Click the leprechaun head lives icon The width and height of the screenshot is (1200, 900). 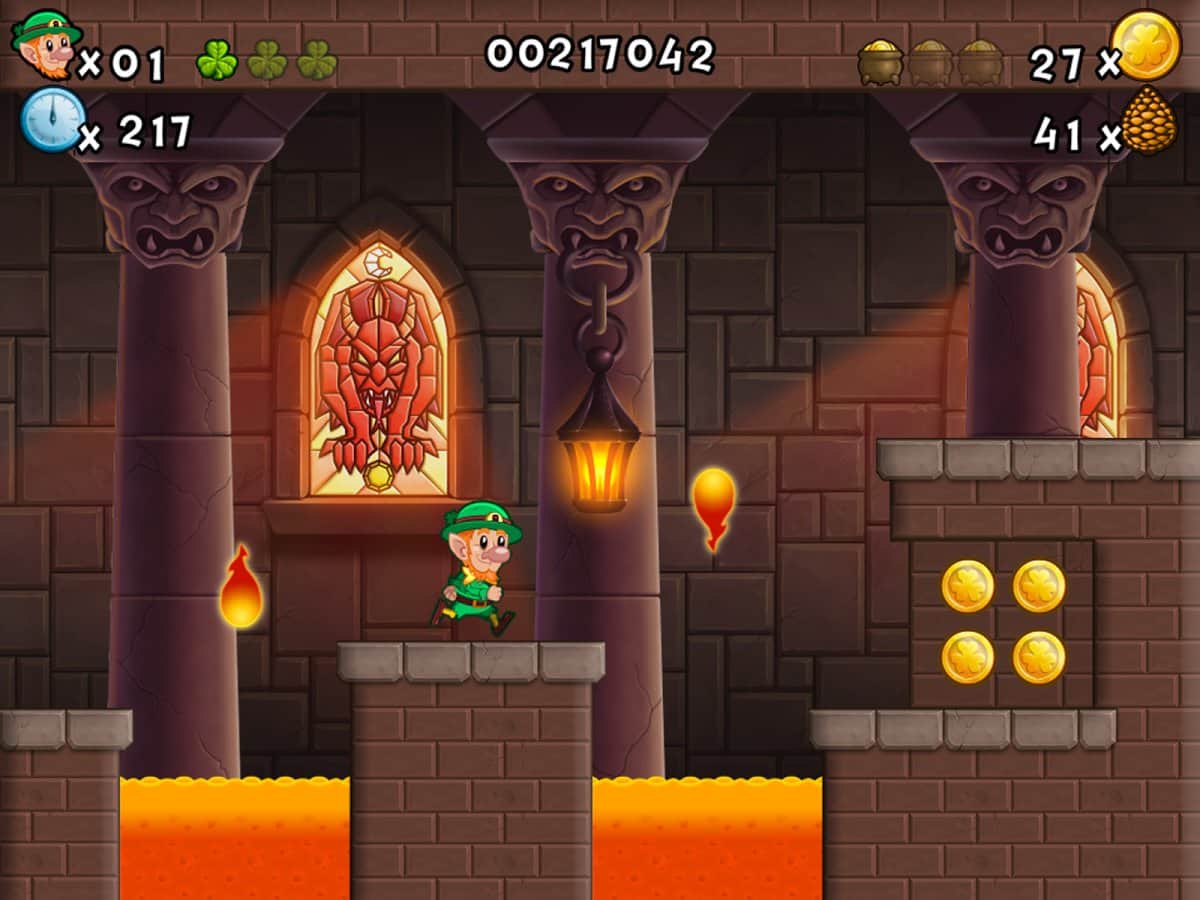46,44
